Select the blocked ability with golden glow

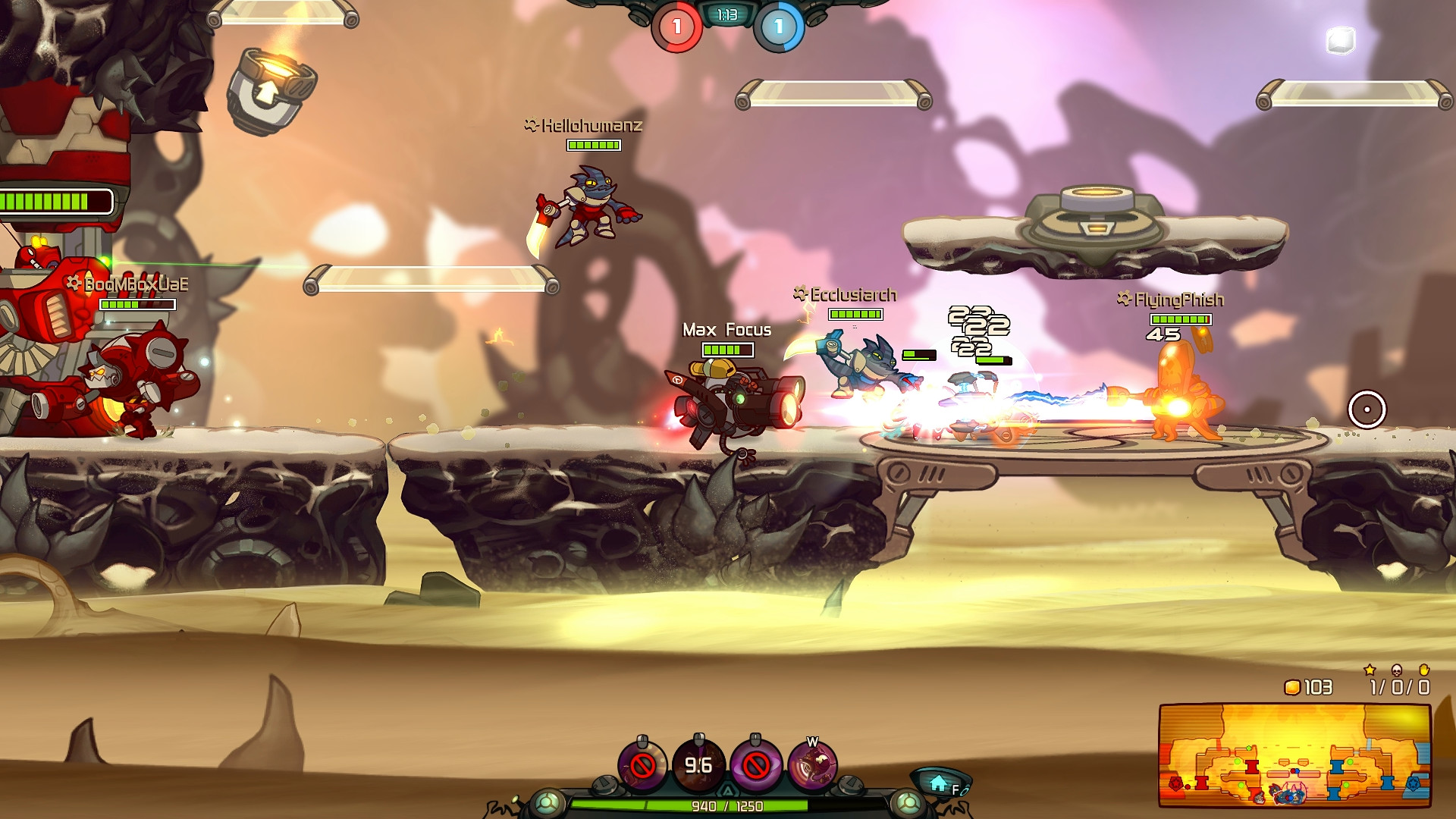[642, 765]
